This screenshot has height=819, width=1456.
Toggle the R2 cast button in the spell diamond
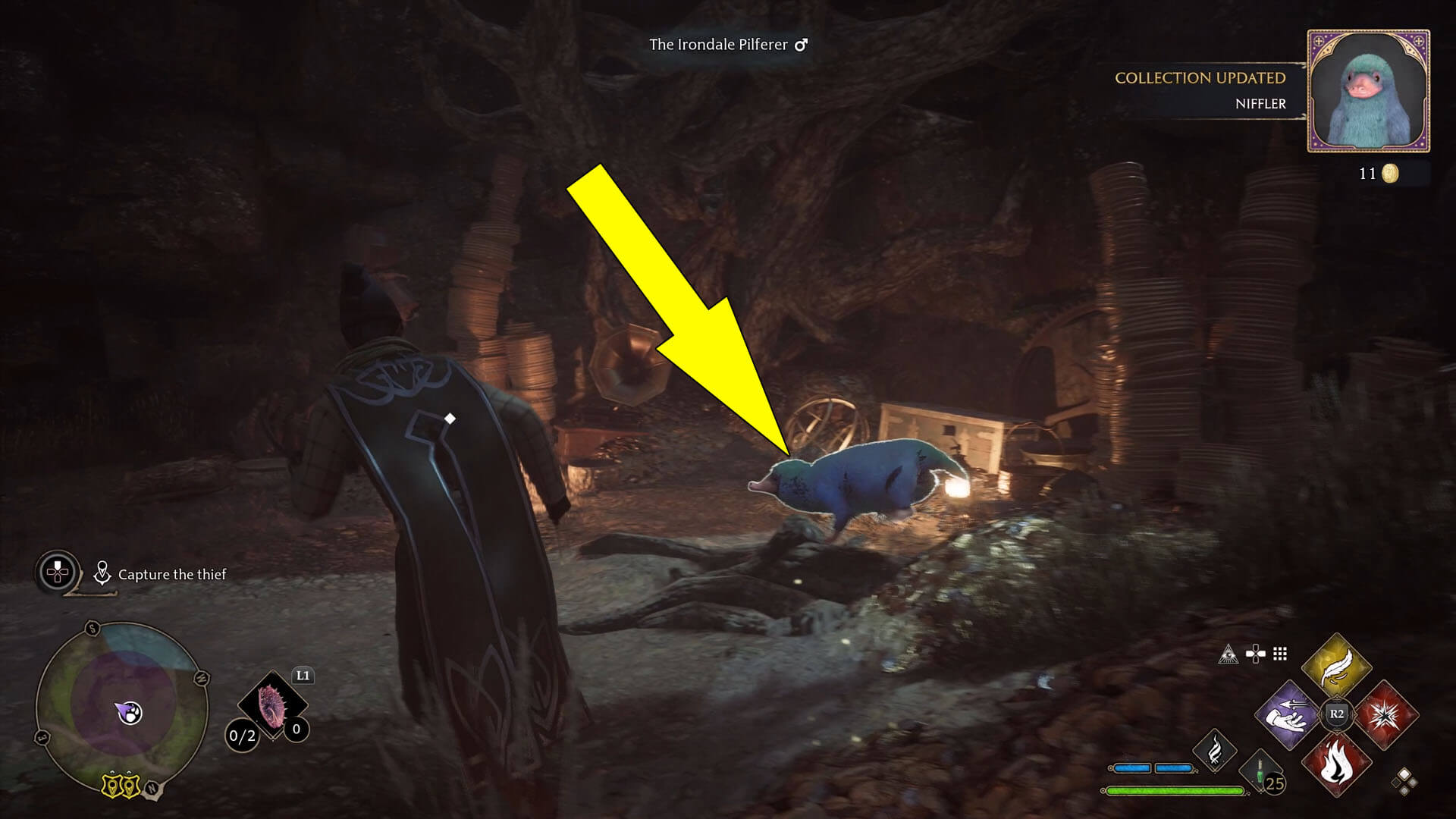click(x=1337, y=713)
